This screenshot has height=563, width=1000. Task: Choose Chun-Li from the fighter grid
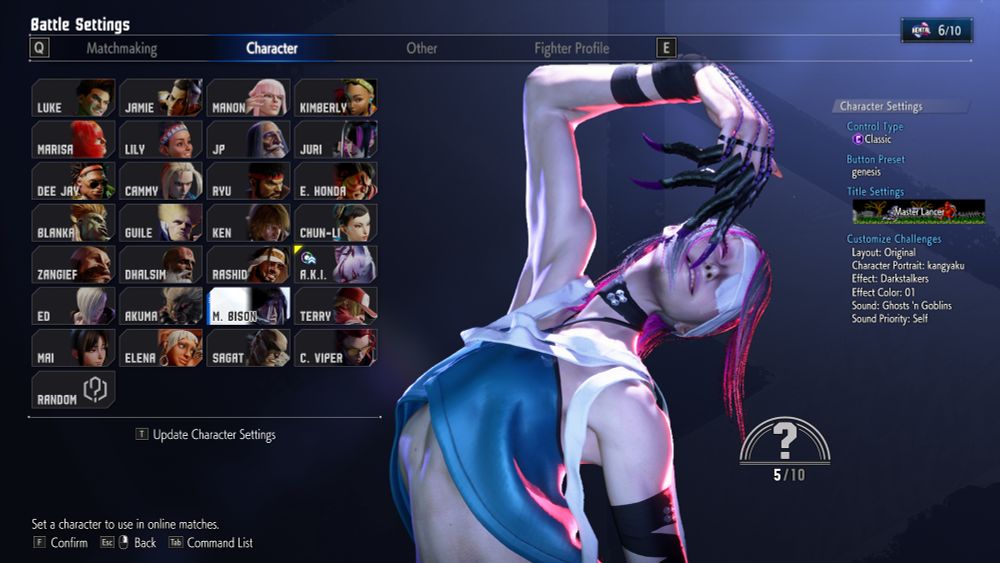point(335,223)
